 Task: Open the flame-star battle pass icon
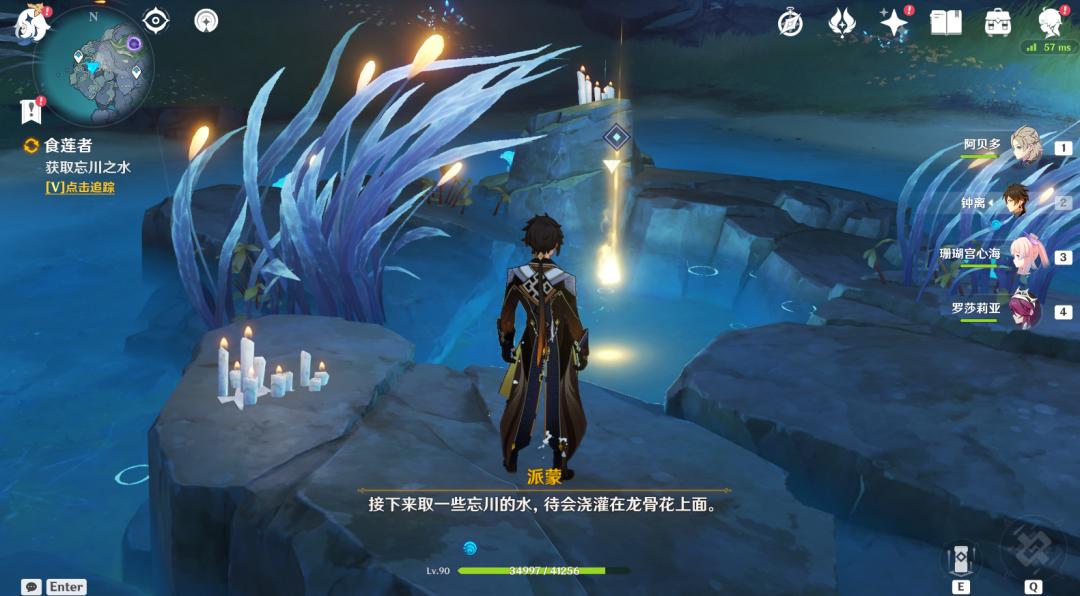coord(842,22)
